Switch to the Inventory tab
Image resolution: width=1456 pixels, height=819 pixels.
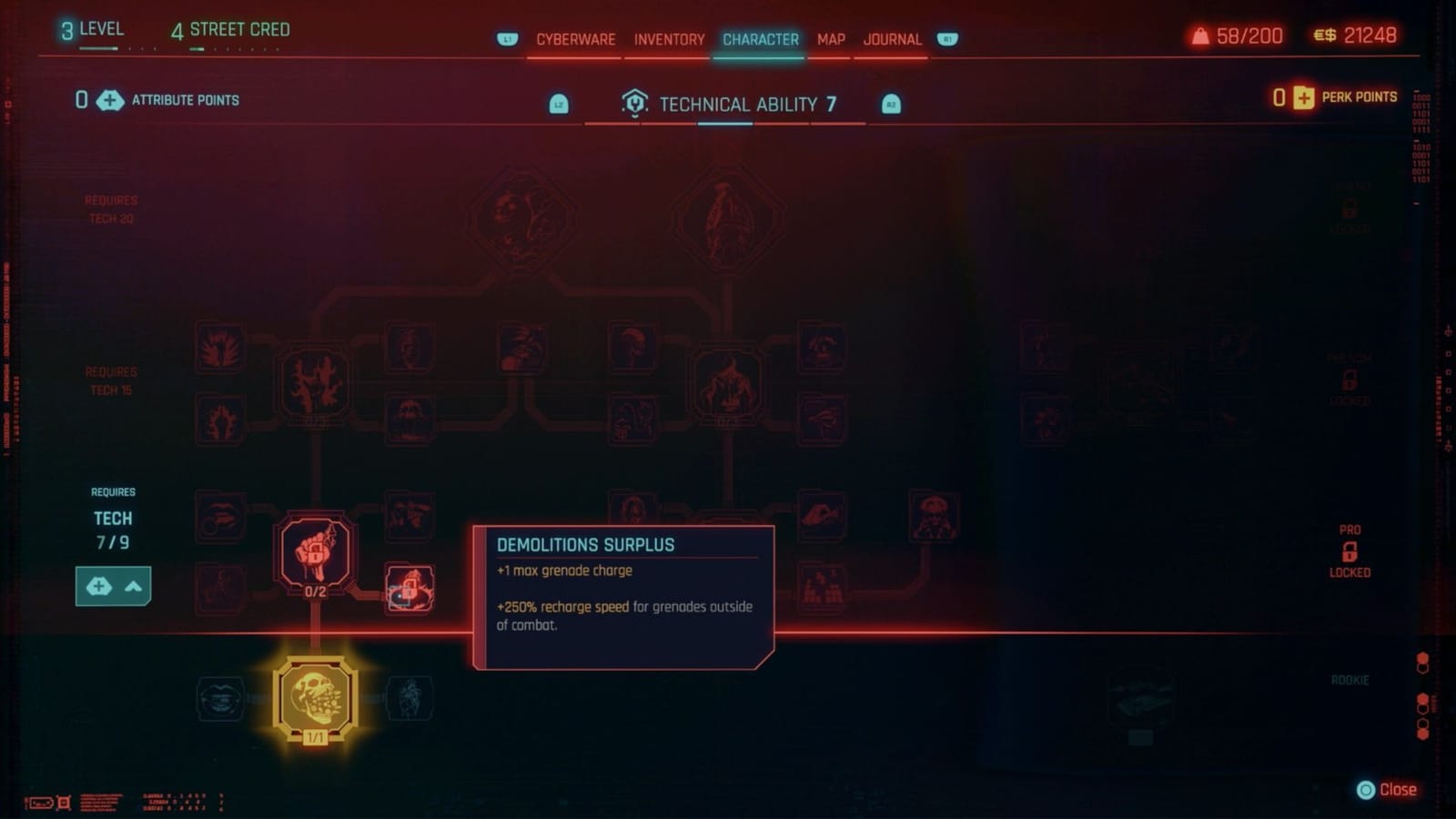pyautogui.click(x=667, y=40)
